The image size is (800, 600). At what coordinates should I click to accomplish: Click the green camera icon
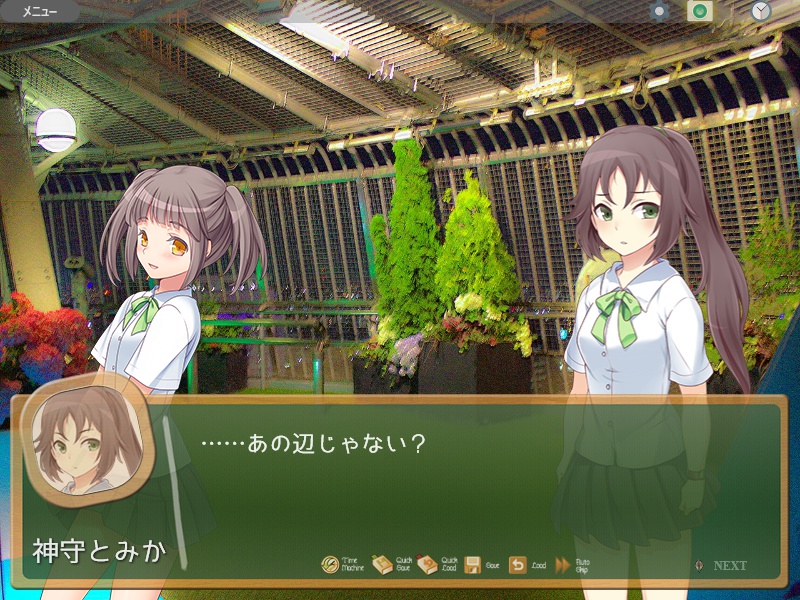(699, 12)
